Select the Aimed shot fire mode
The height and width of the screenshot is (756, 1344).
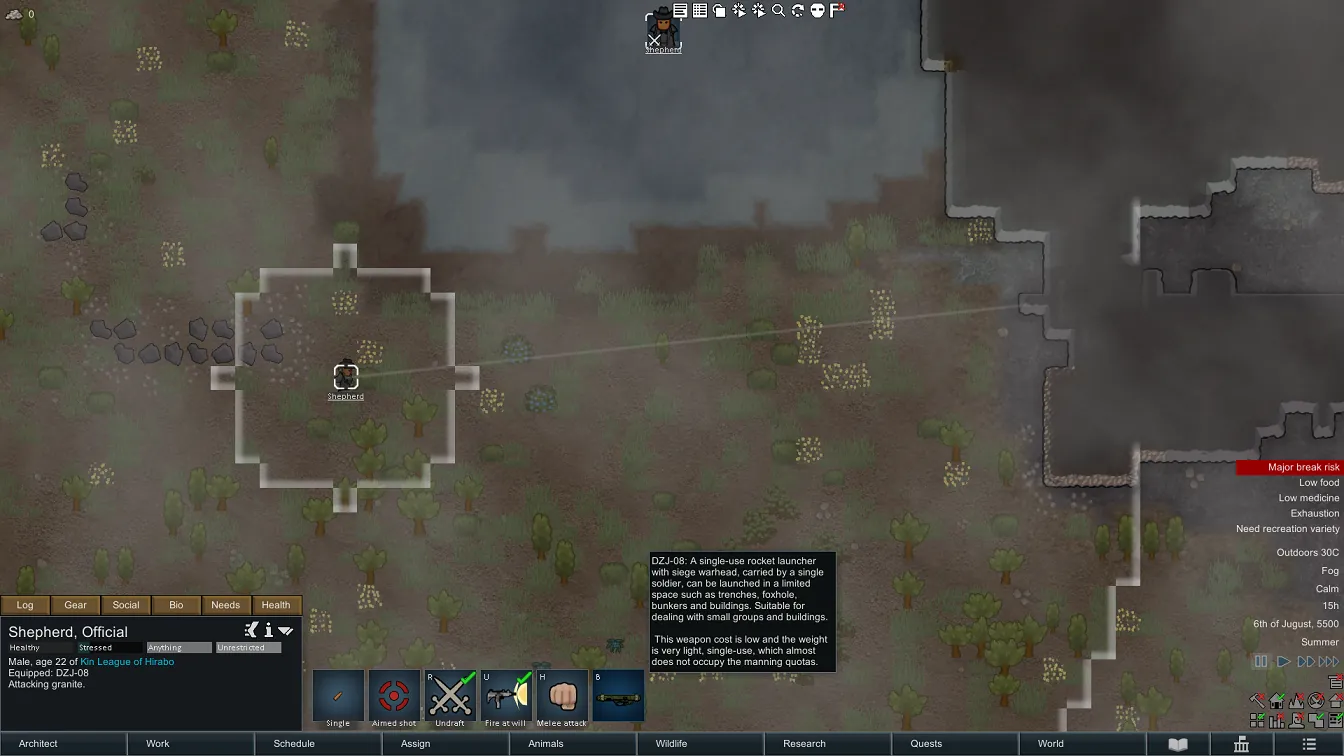[394, 697]
